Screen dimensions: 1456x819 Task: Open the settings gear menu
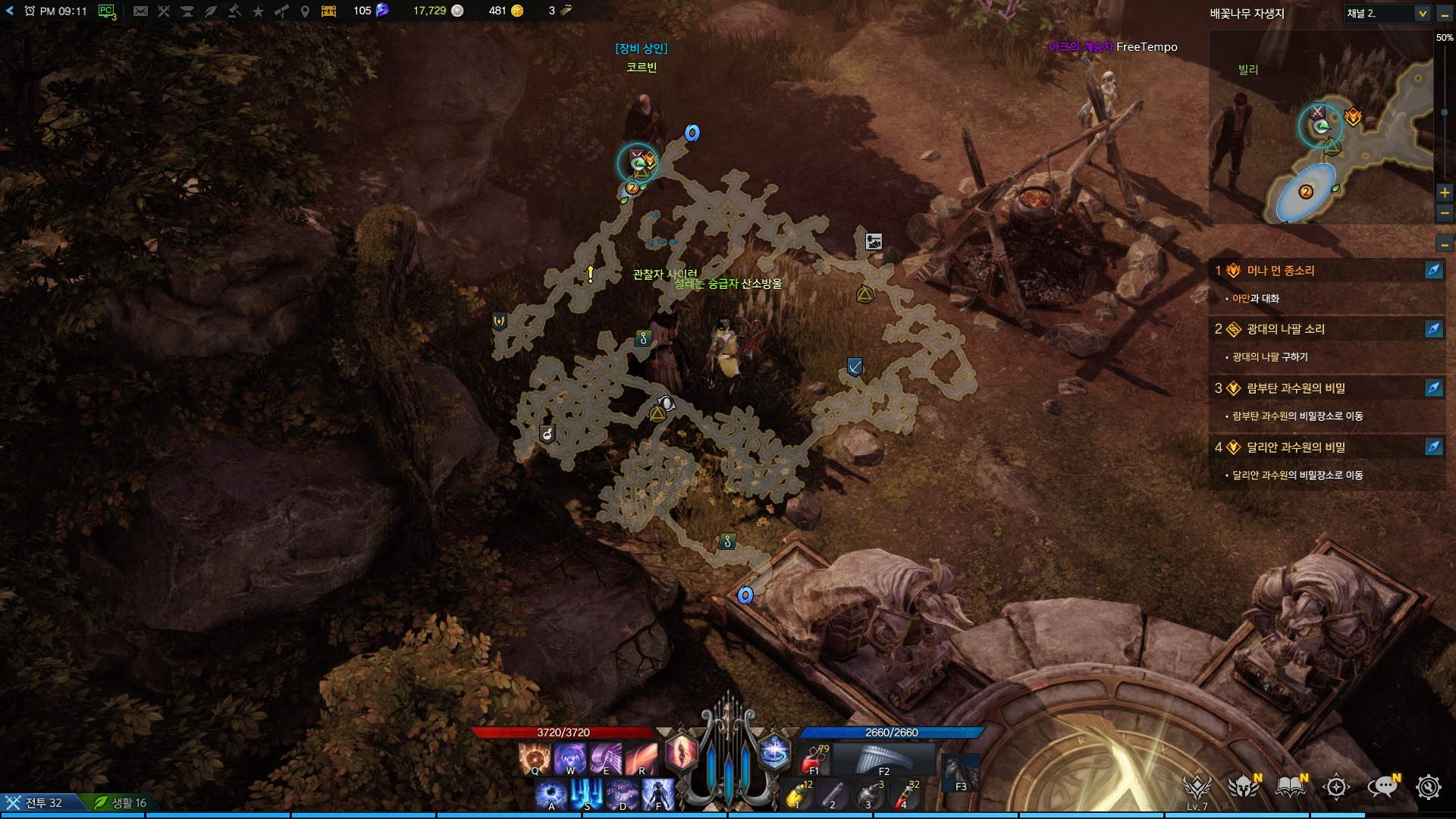tap(1429, 787)
